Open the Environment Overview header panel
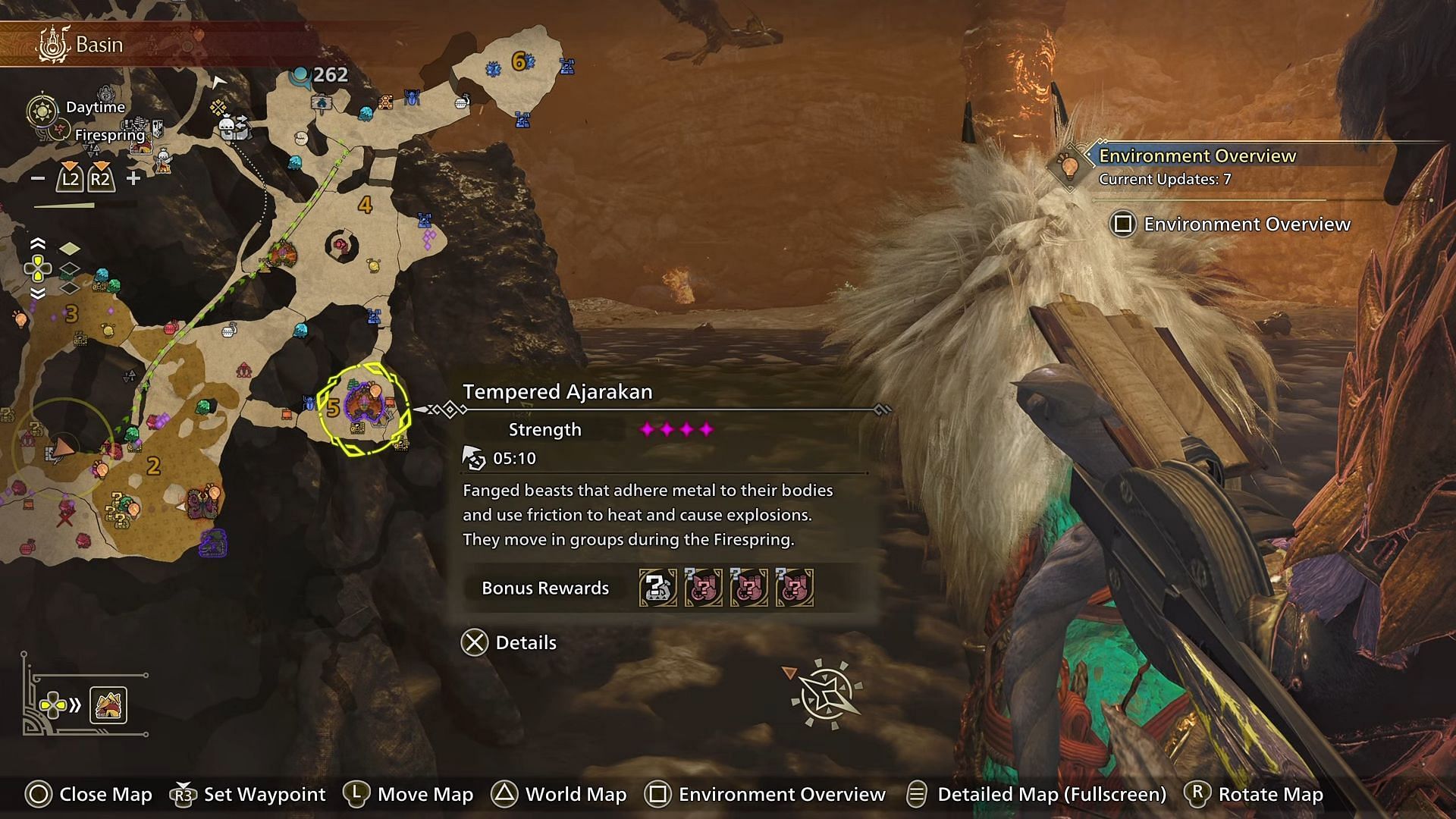 (x=1197, y=156)
